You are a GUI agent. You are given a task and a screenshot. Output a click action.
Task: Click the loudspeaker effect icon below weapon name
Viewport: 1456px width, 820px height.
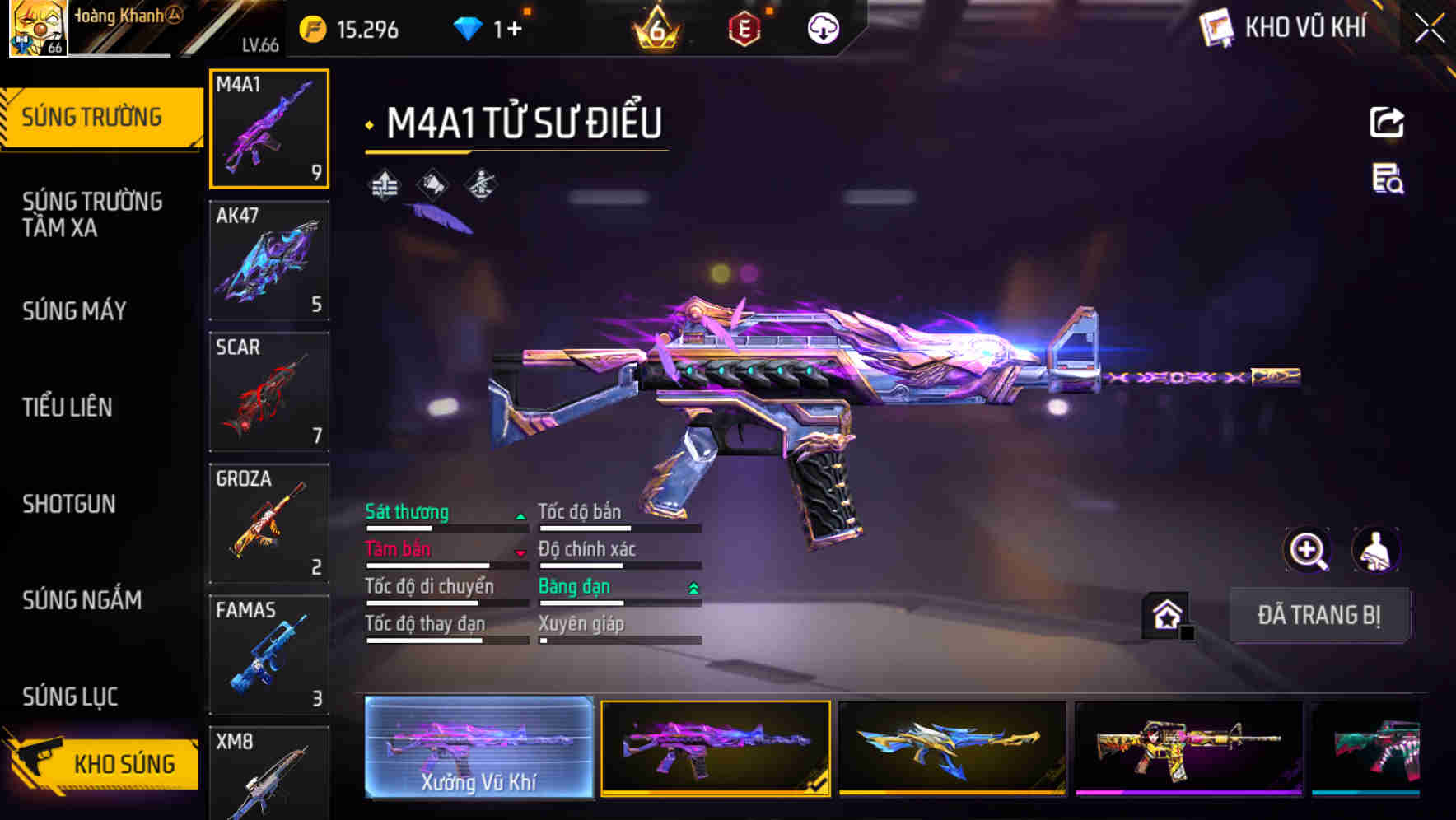tap(431, 185)
